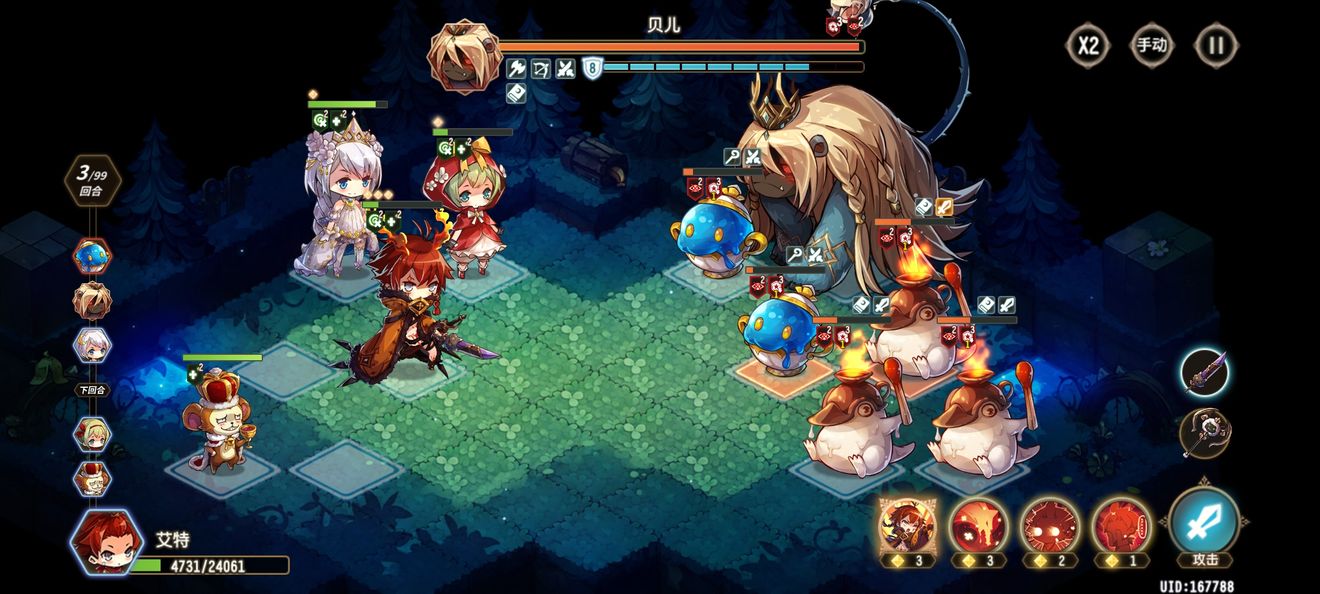Use the red flame skill costing 3

coord(977,525)
